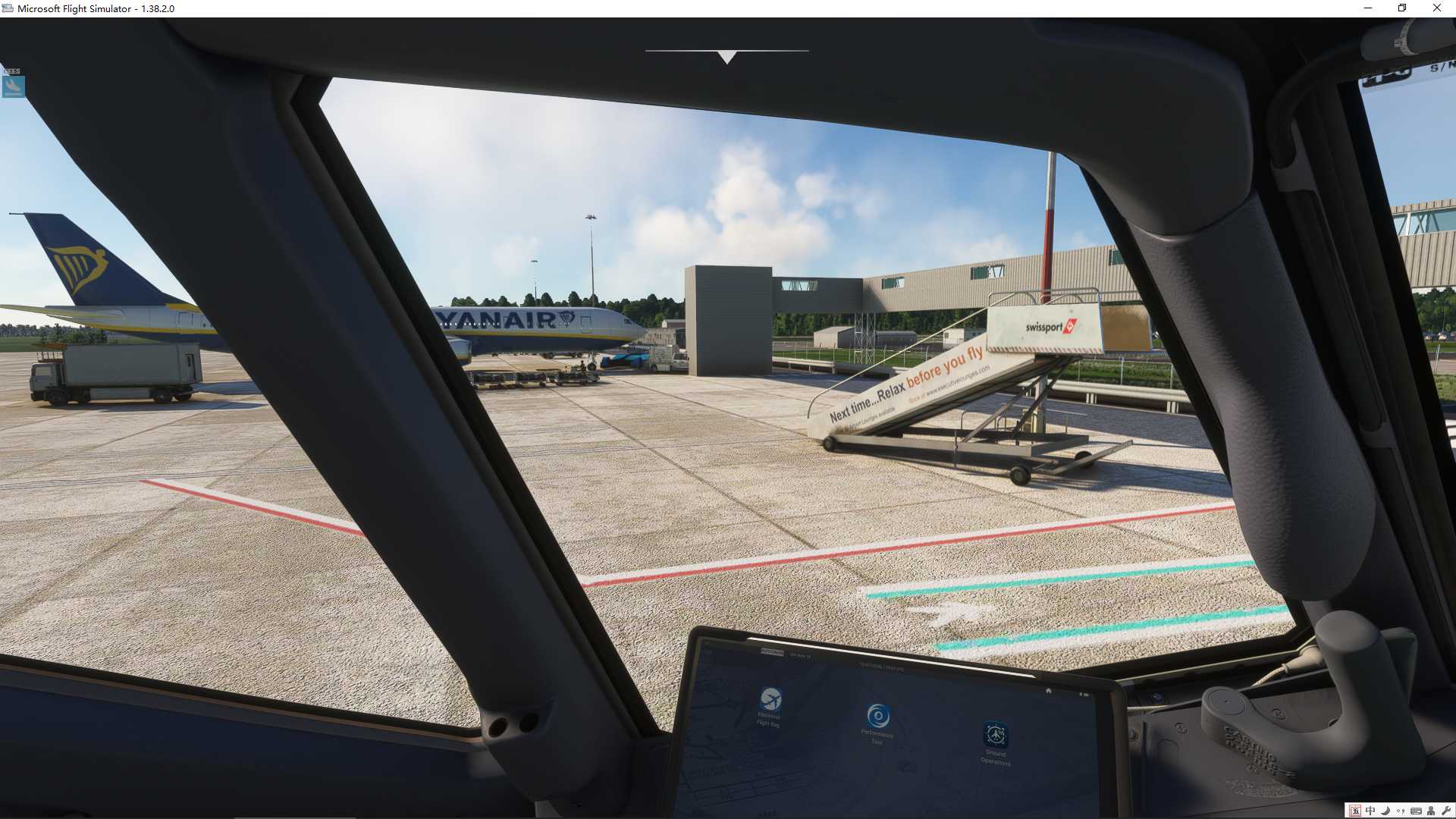Toggle Chinese/English input with the 中 tray icon
This screenshot has height=819, width=1456.
coord(1371,810)
